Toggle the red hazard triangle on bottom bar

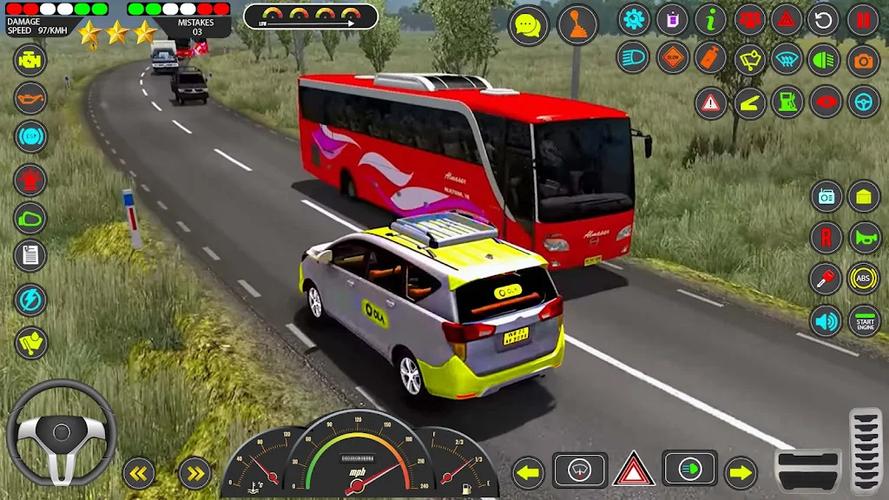pos(633,469)
